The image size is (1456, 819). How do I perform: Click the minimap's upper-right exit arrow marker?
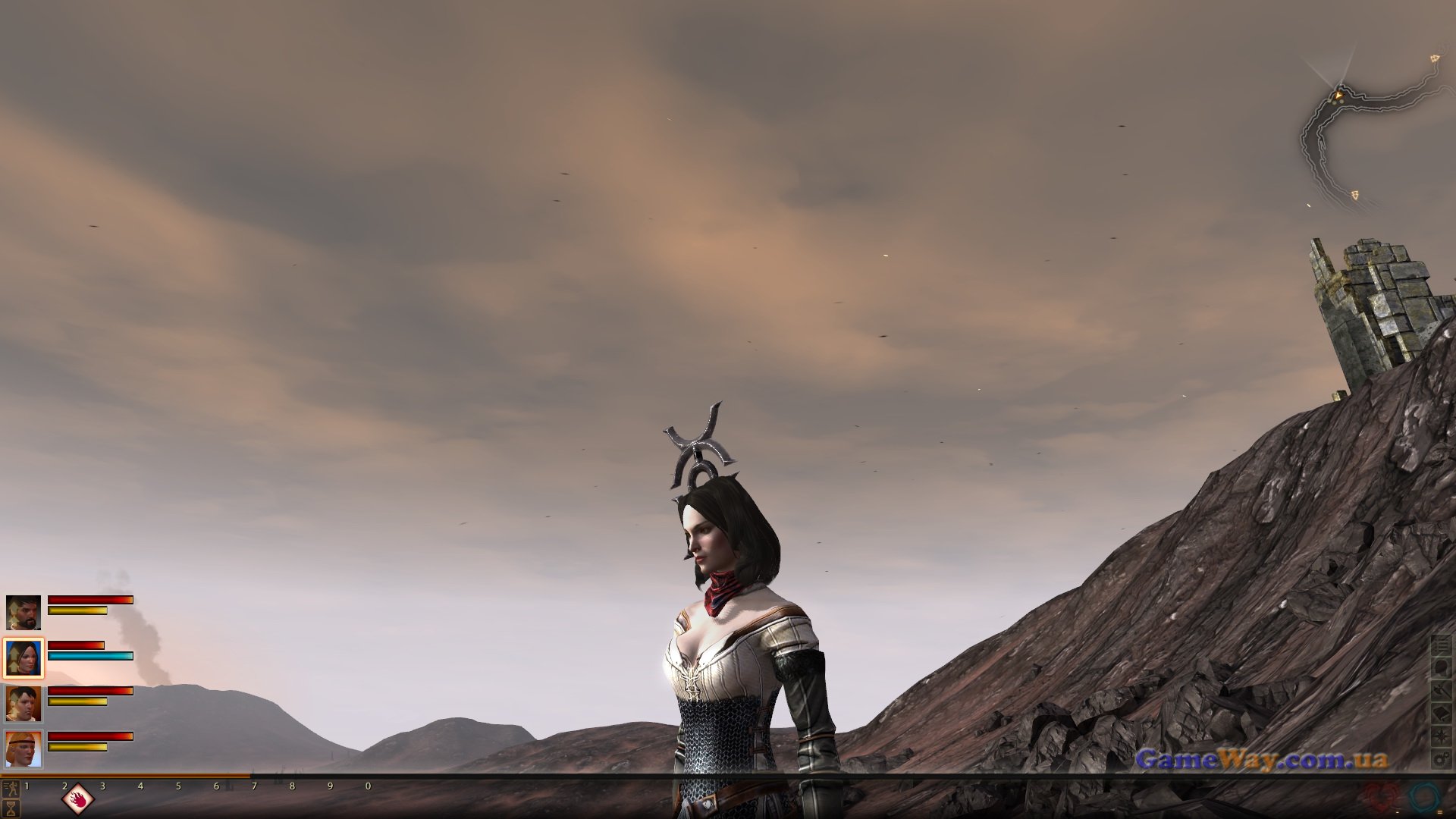(x=1435, y=58)
